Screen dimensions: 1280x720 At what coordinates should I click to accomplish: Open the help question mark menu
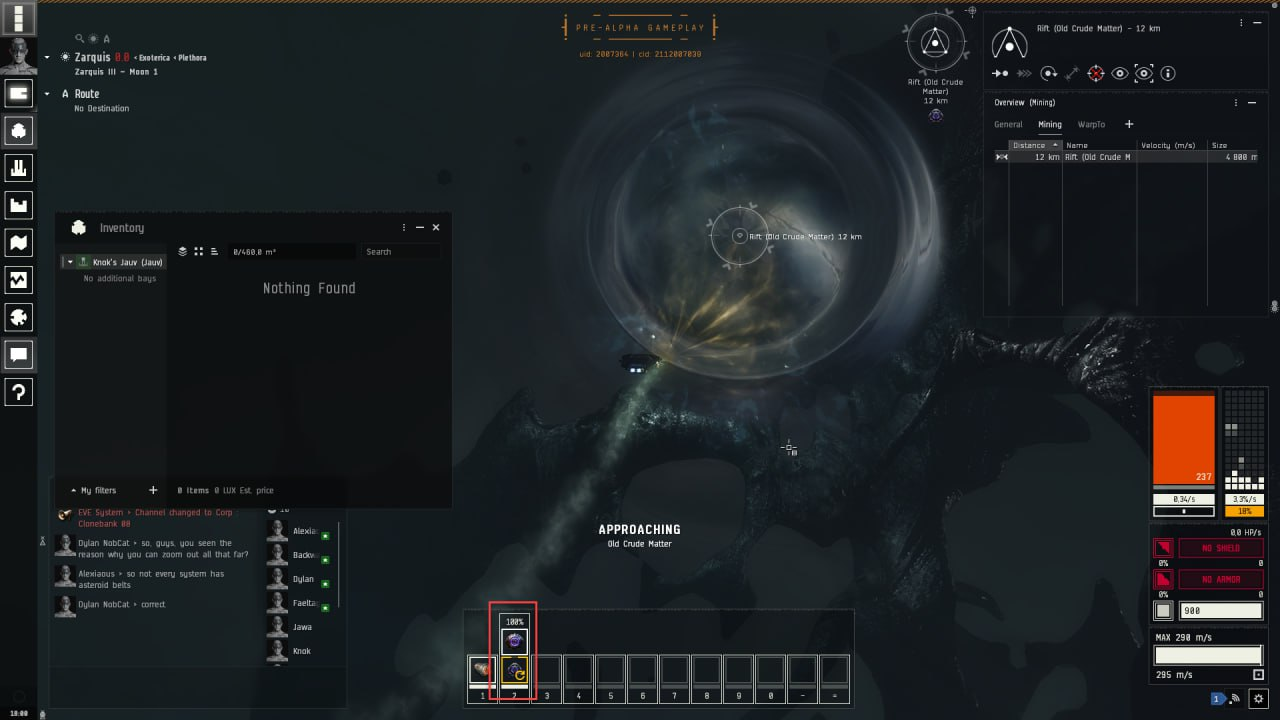tap(19, 392)
